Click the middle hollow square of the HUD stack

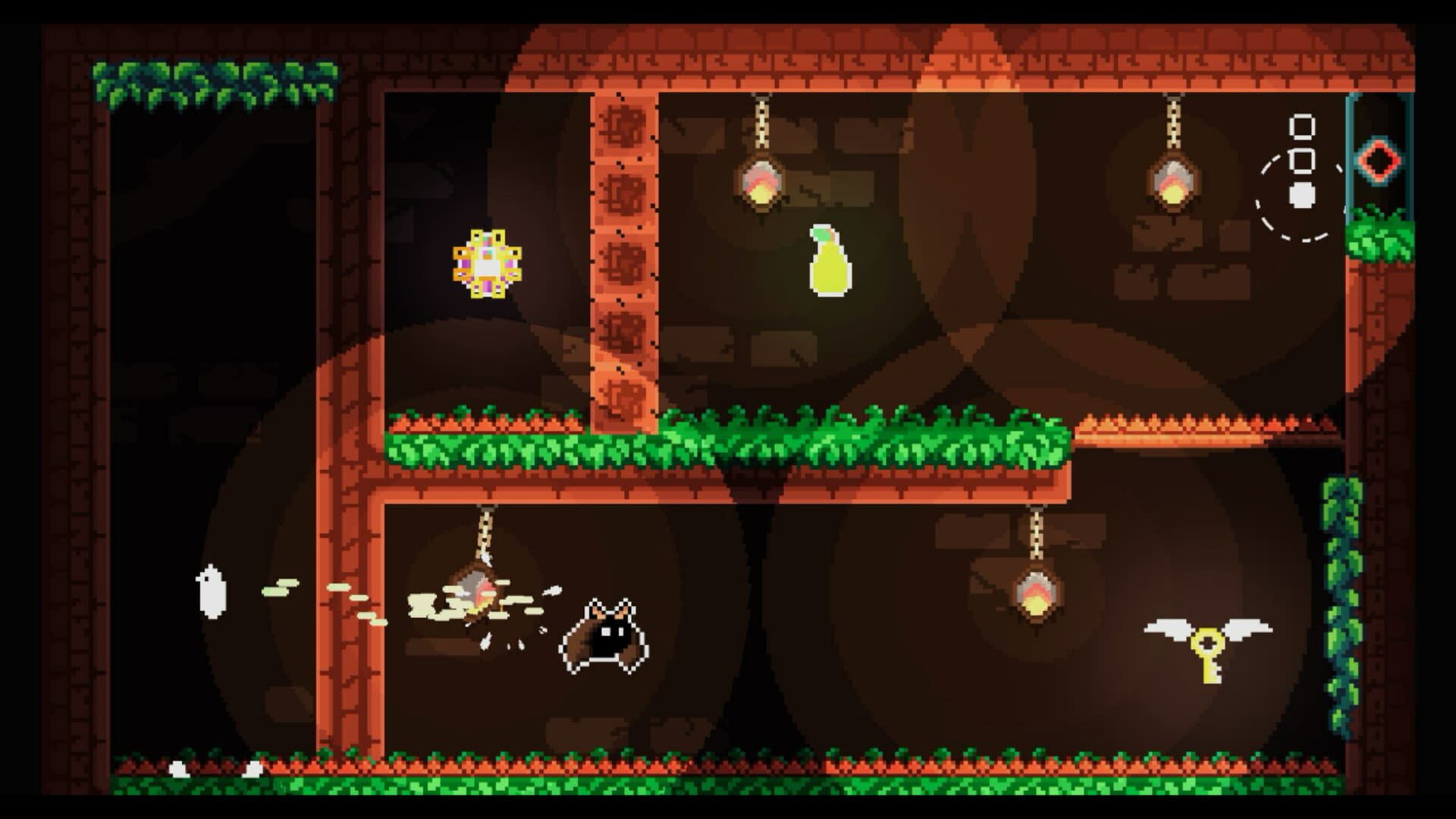click(x=1302, y=161)
